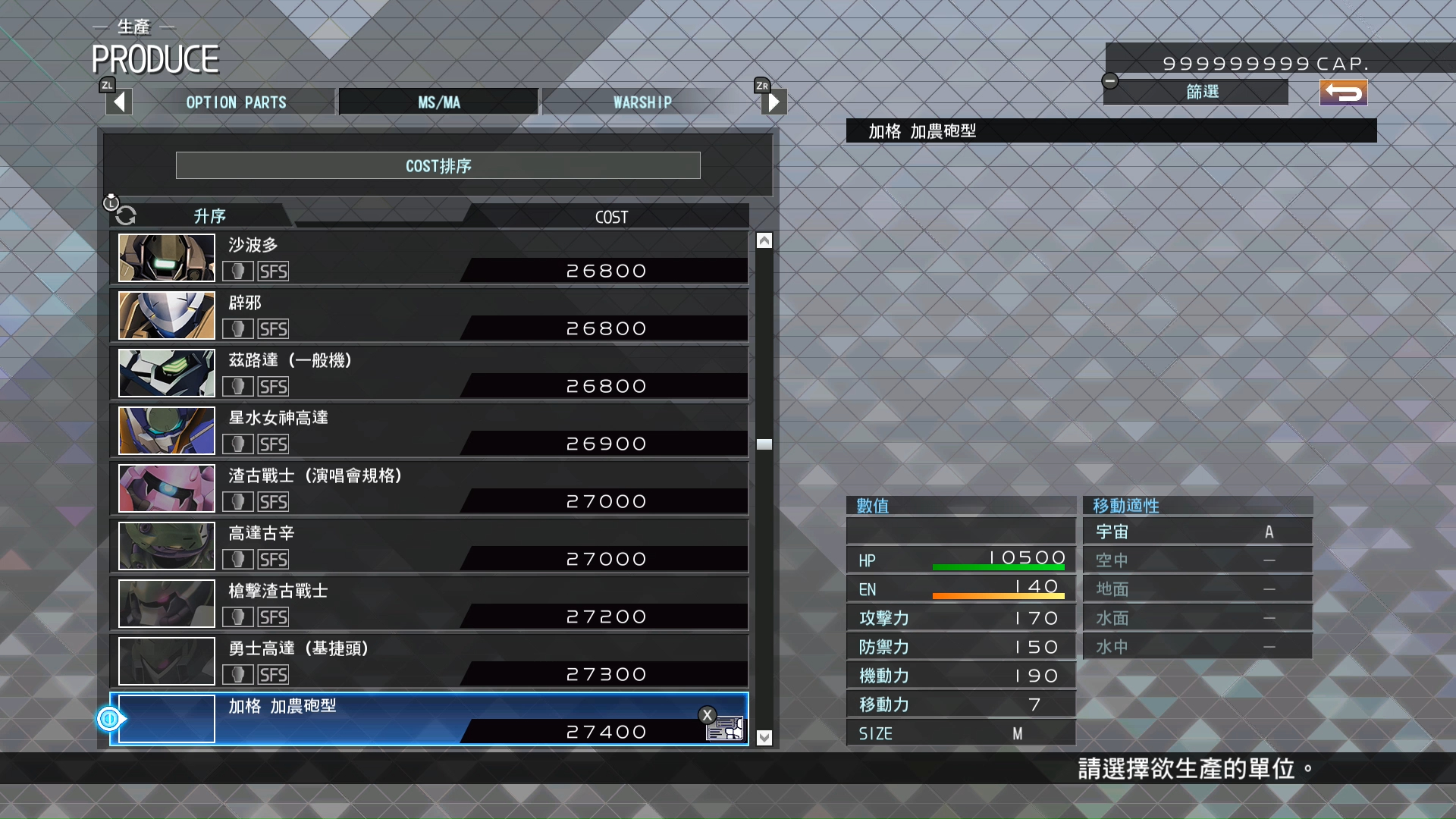Click the unit detail icon on 加格 加農砲型 row
1456x819 pixels.
[726, 729]
